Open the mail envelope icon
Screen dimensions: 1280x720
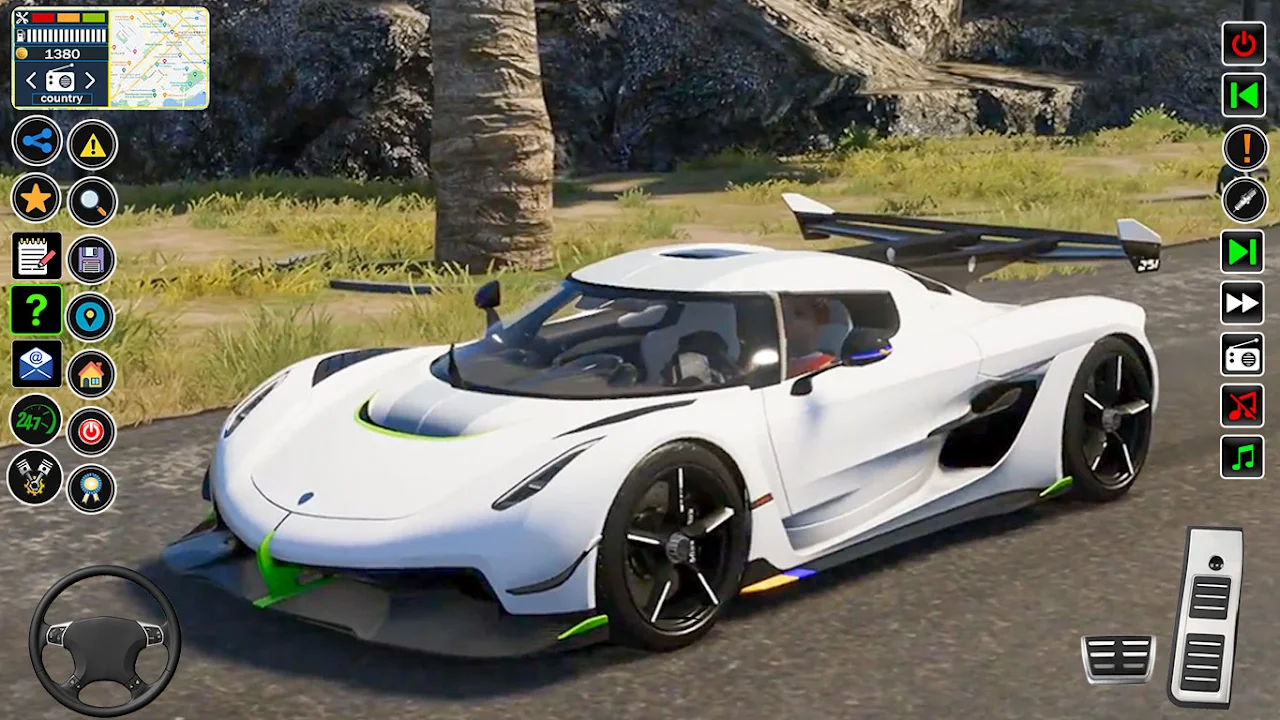[36, 364]
